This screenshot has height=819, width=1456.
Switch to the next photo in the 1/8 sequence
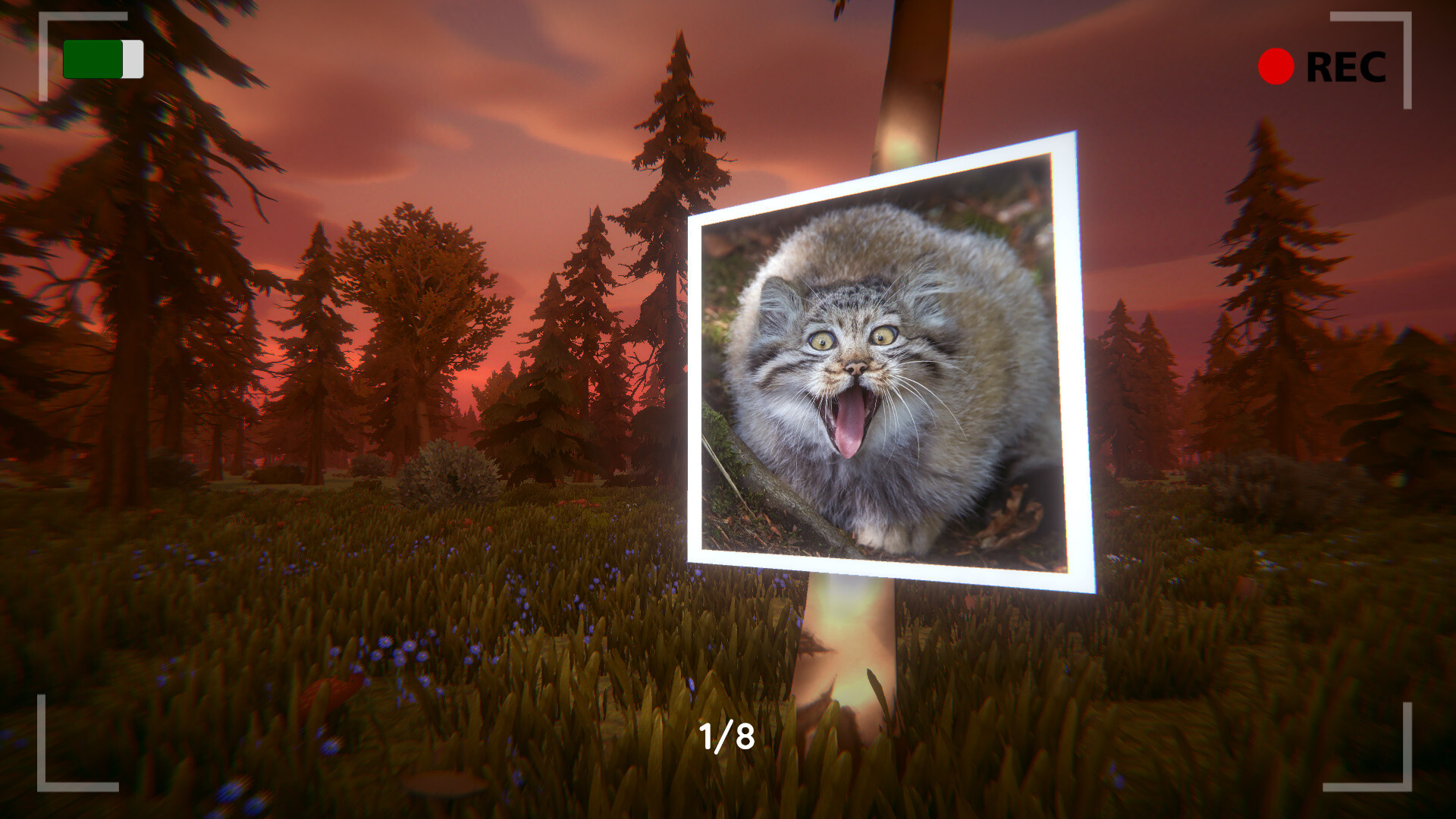(x=726, y=734)
